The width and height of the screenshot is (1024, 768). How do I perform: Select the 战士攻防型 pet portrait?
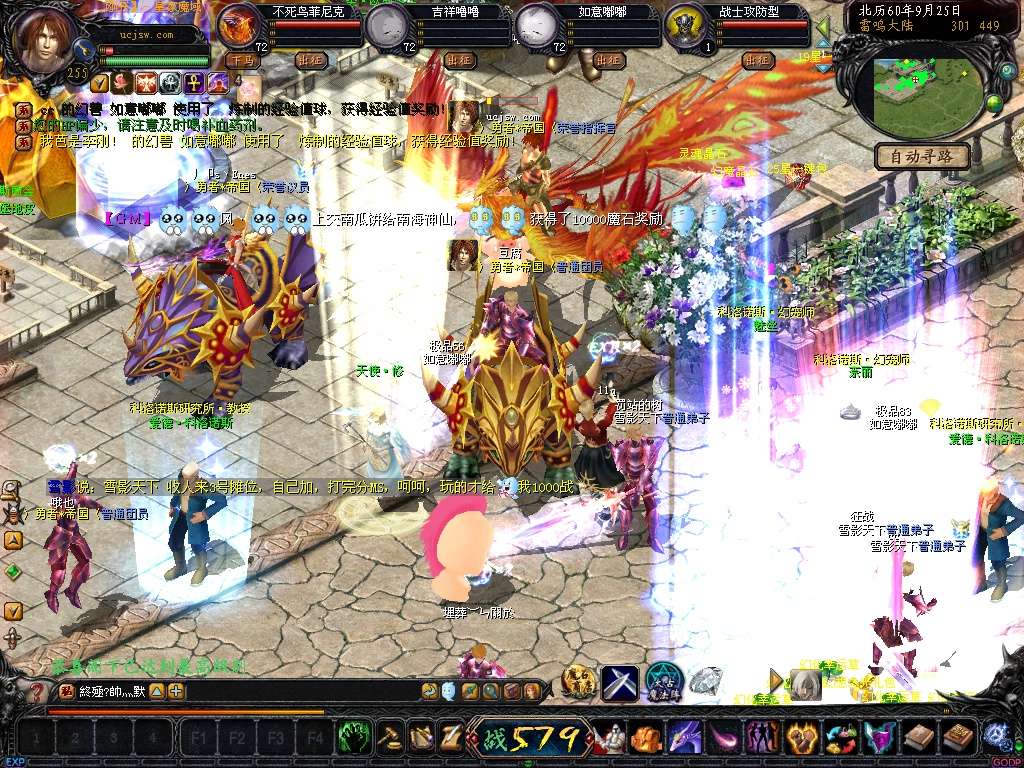coord(684,27)
